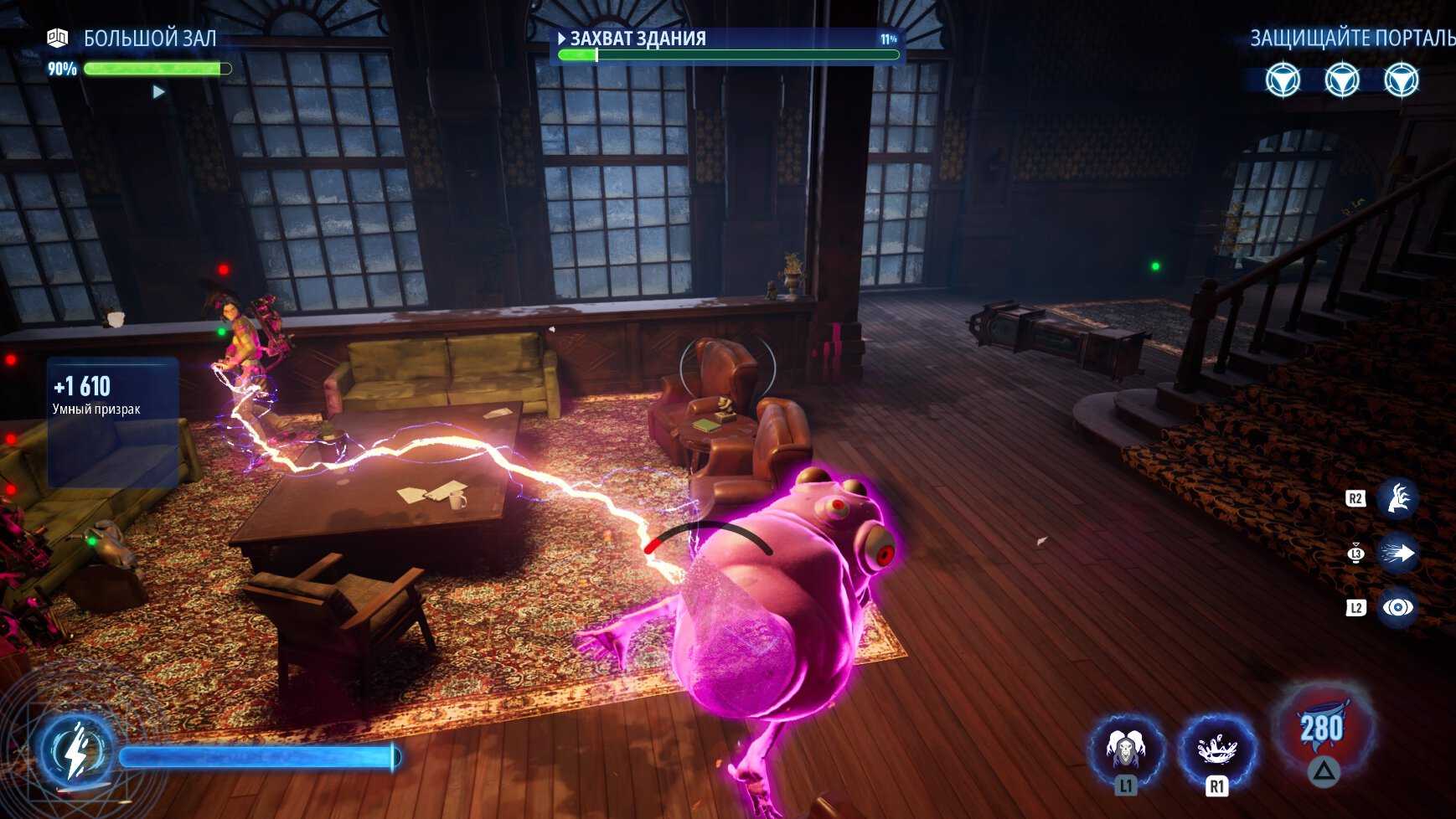Image resolution: width=1456 pixels, height=819 pixels.
Task: Trigger the red ultimate ability showing 280
Action: 1321,727
